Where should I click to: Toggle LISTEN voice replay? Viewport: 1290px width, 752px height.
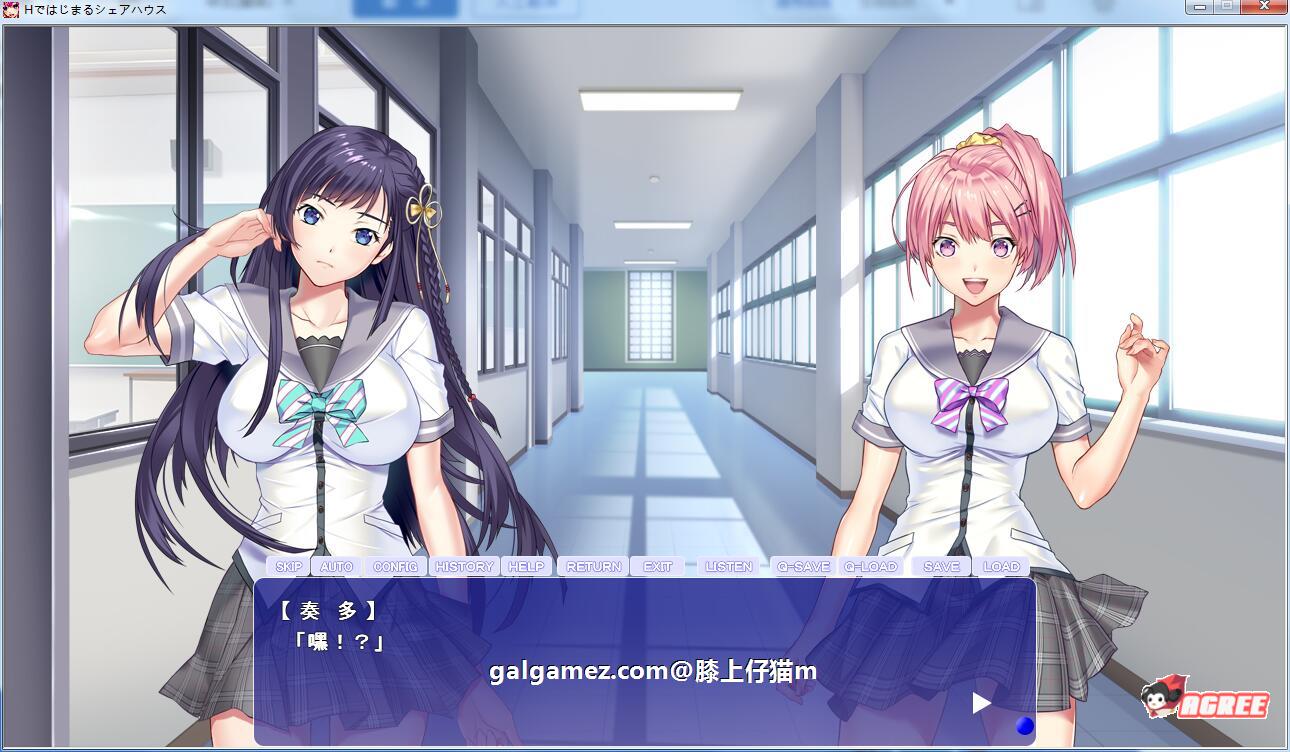[x=729, y=565]
